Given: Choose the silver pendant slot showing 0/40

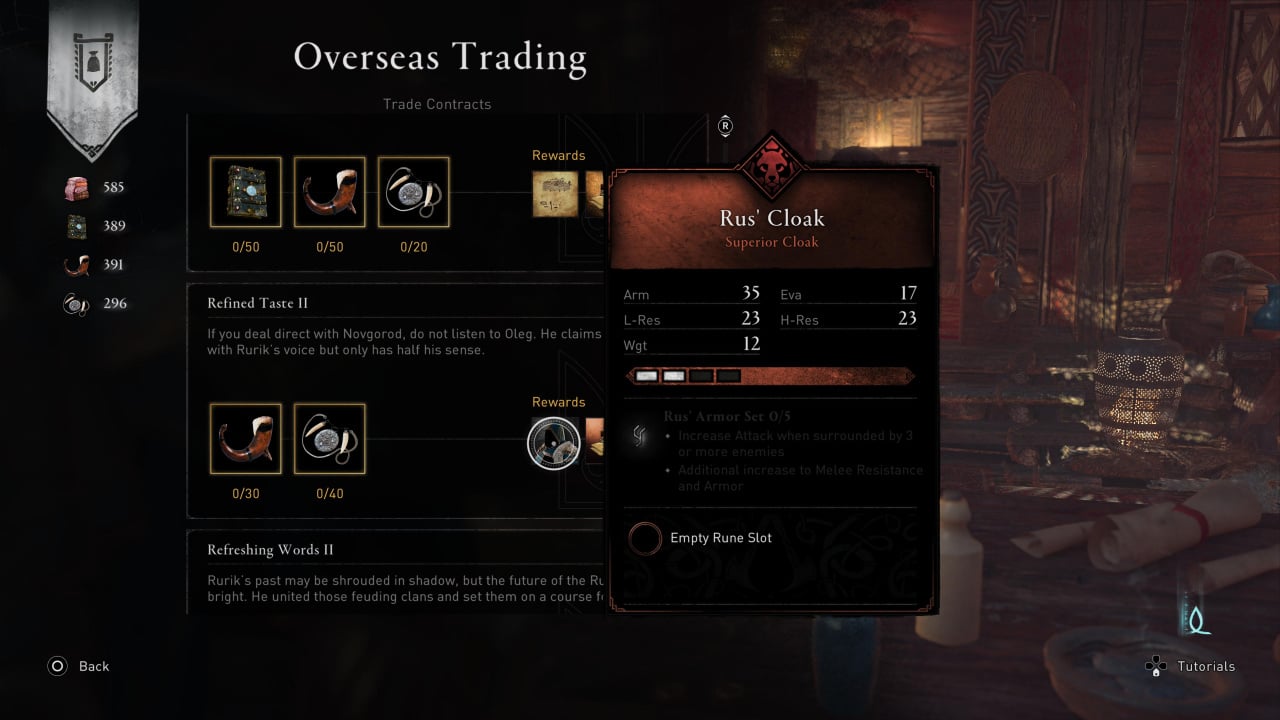Looking at the screenshot, I should pos(330,439).
